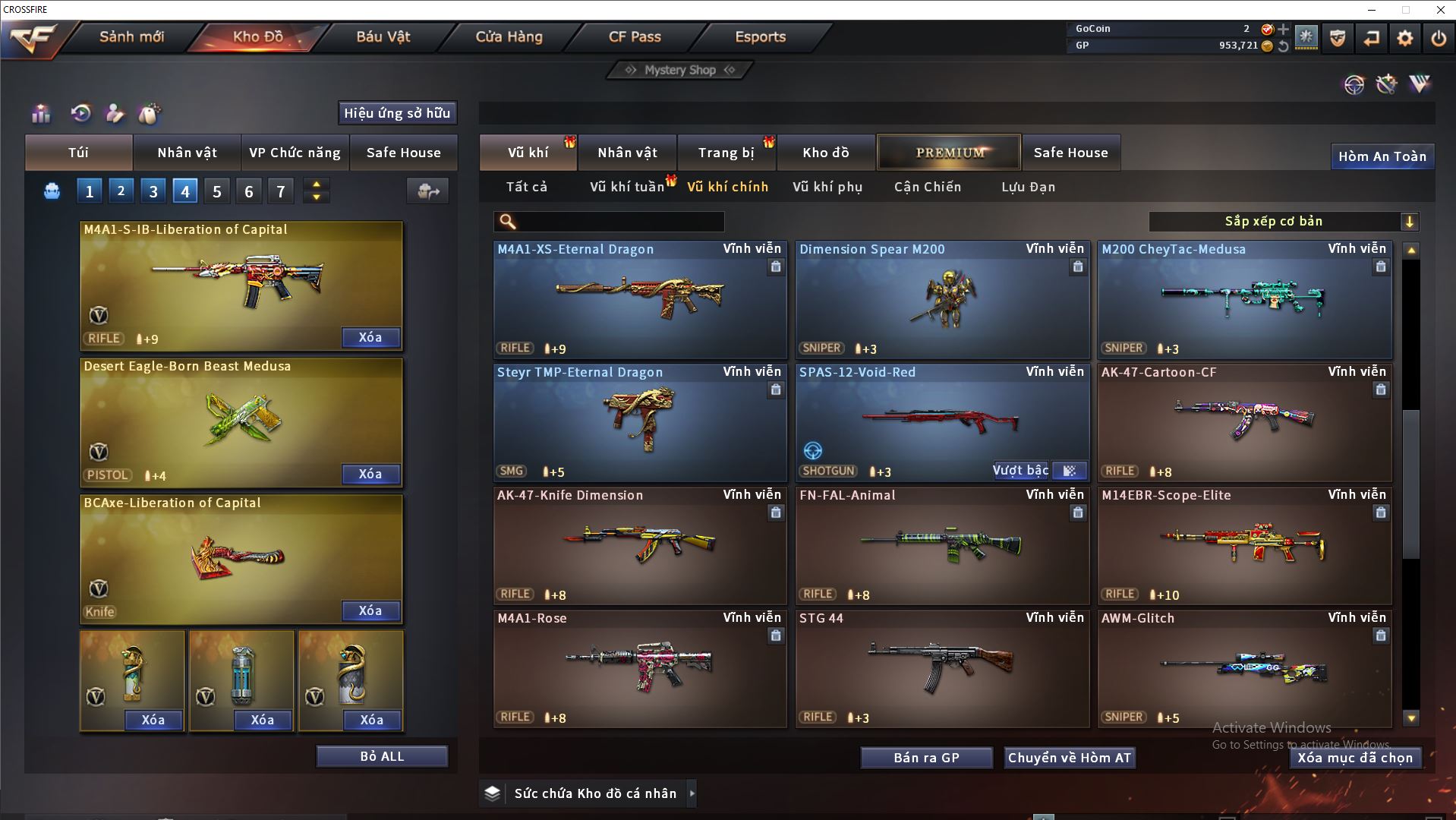Select the Nhân vật inventory tab
The width and height of the screenshot is (1456, 820).
(627, 153)
